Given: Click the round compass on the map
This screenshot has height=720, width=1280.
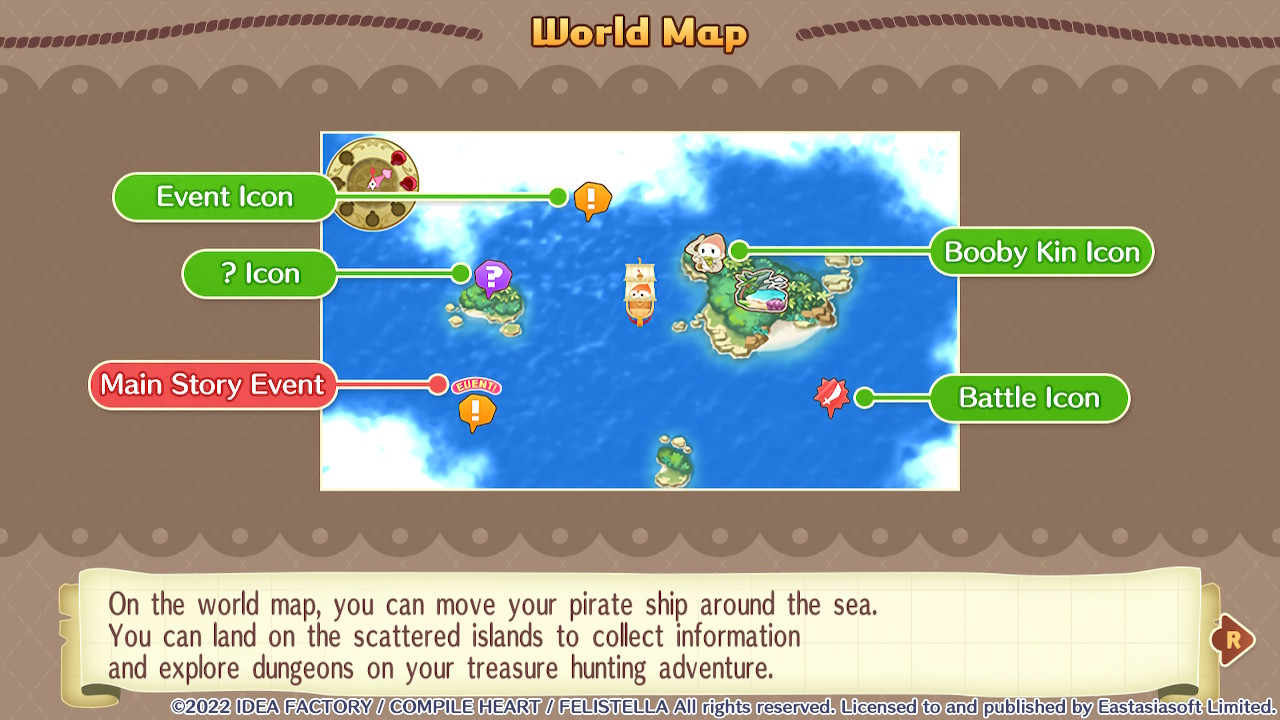Looking at the screenshot, I should coord(373,183).
